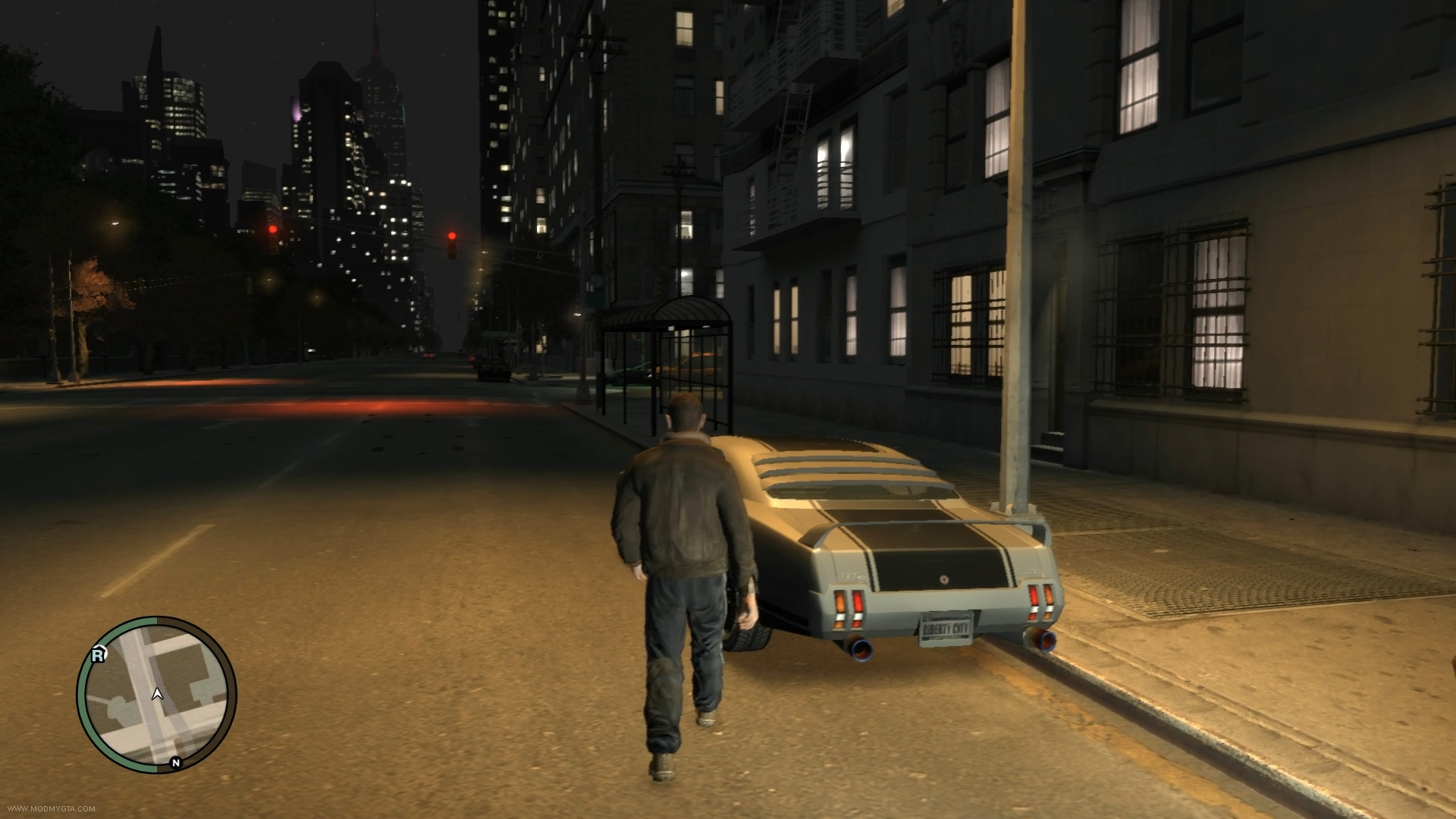Select the R blip on the radar
This screenshot has height=819, width=1456.
pyautogui.click(x=98, y=654)
